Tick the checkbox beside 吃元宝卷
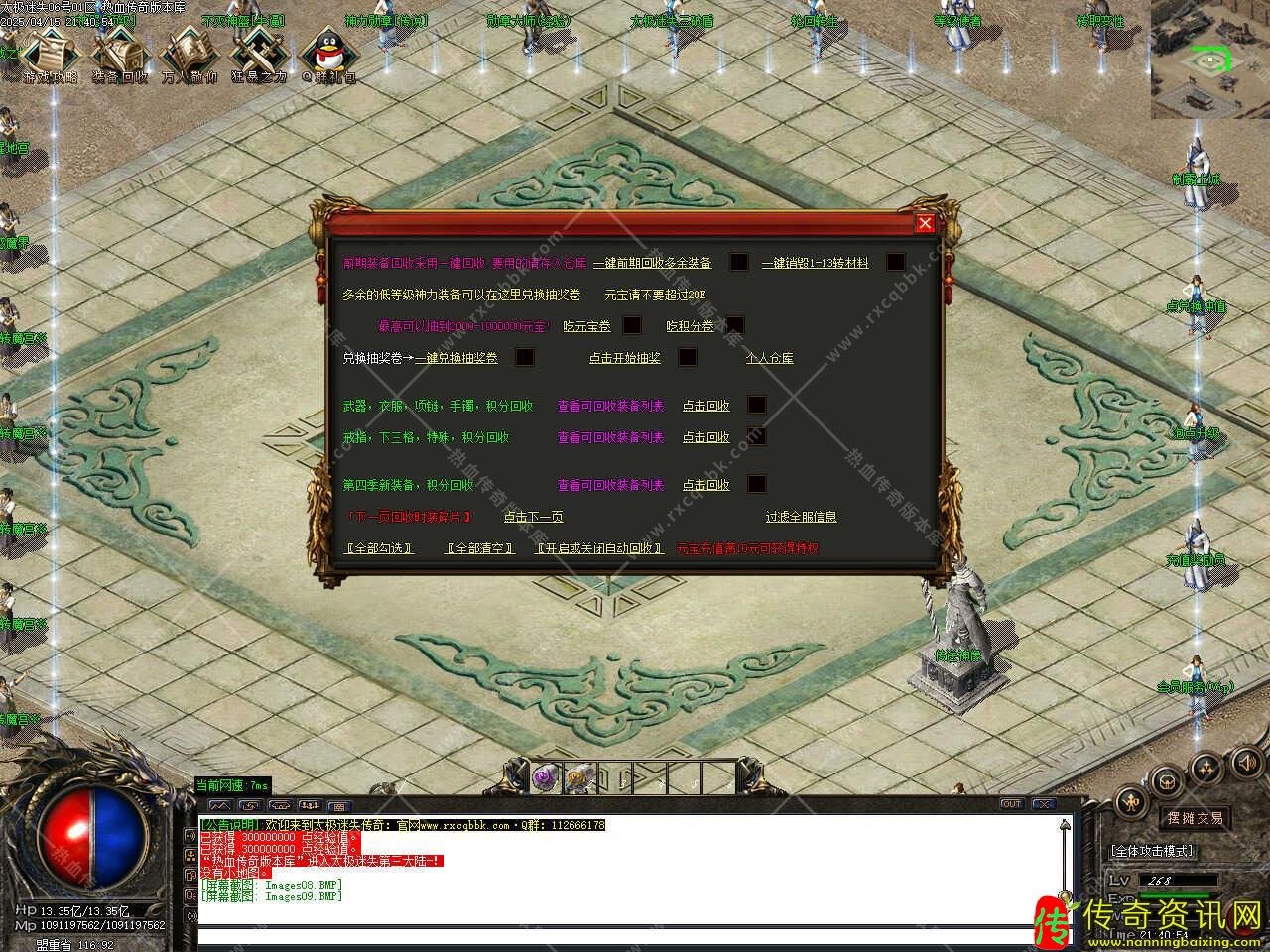 click(631, 325)
